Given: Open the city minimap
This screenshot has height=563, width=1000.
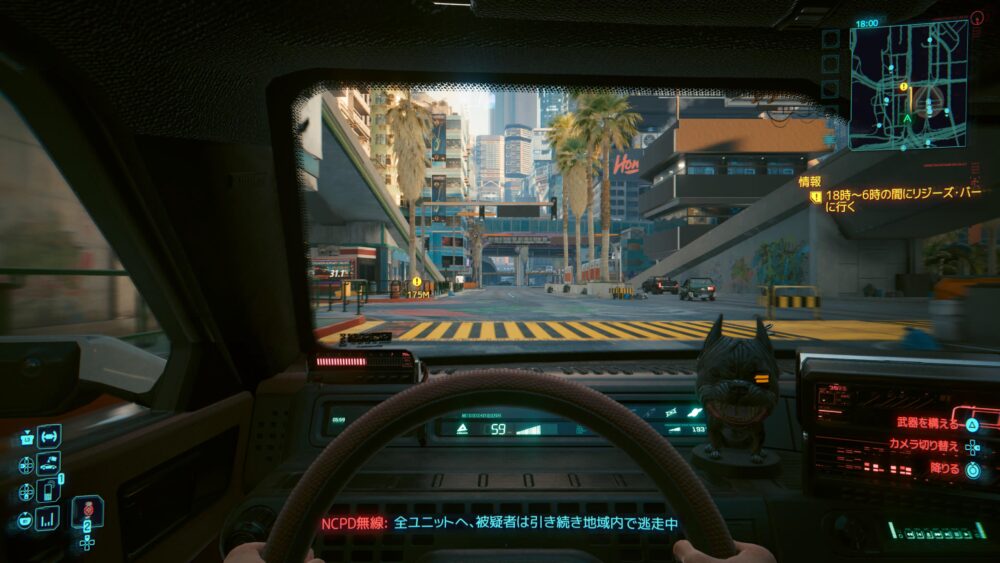Looking at the screenshot, I should click(908, 85).
